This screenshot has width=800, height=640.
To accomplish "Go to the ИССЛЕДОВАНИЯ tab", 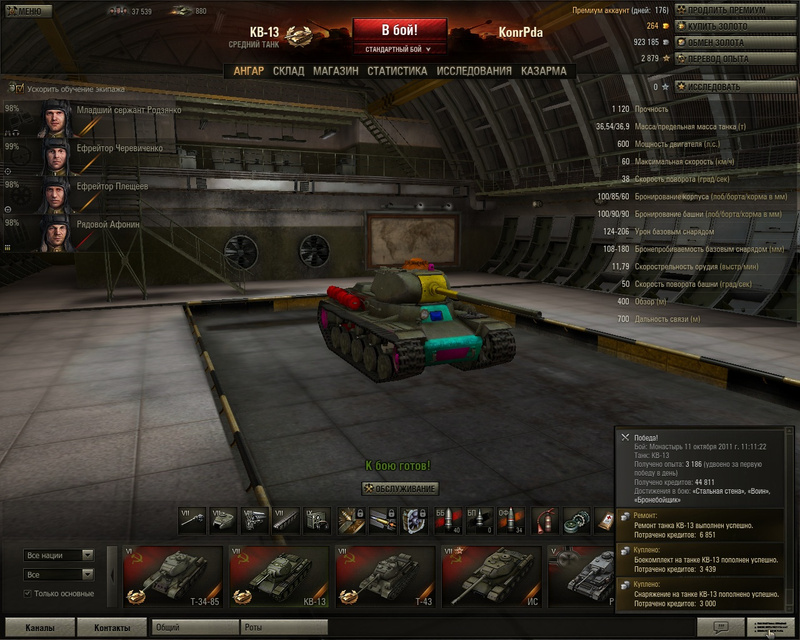I will 474,71.
